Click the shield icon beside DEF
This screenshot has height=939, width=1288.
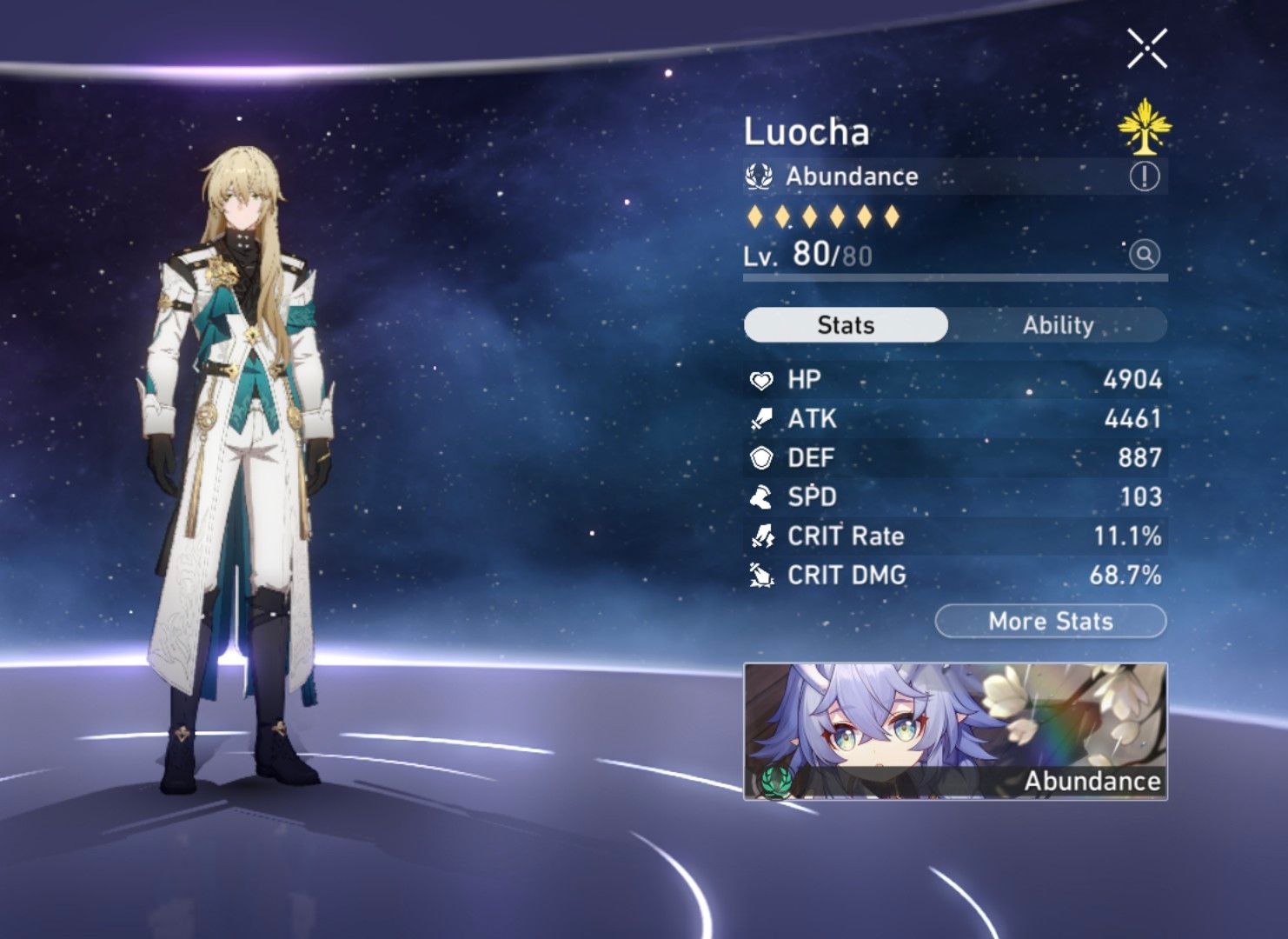[760, 457]
